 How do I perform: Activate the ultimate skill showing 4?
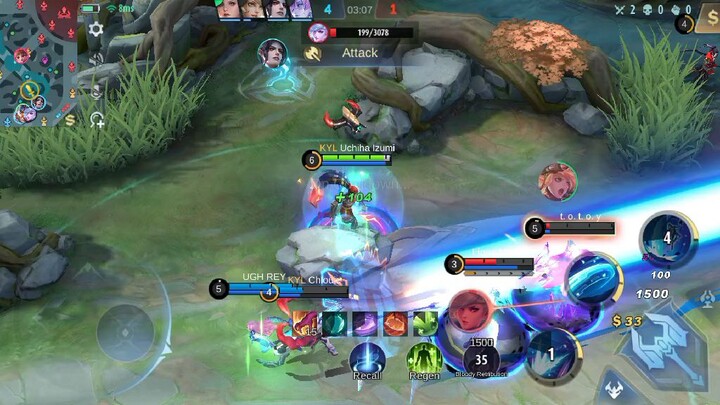667,239
